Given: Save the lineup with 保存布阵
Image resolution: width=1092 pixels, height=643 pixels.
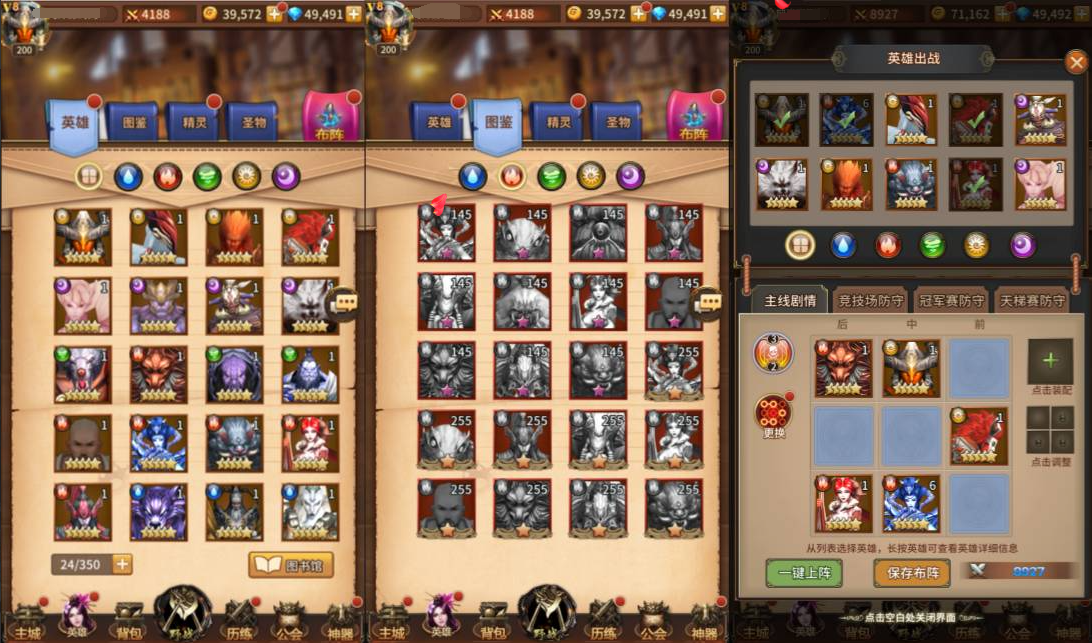Looking at the screenshot, I should (911, 572).
